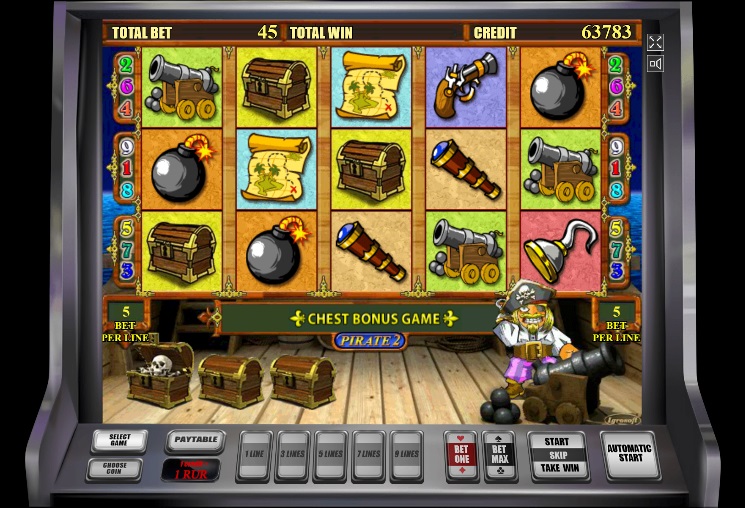Screen dimensions: 745x508
Task: Toggle sound with the speaker icon
Action: pos(655,64)
